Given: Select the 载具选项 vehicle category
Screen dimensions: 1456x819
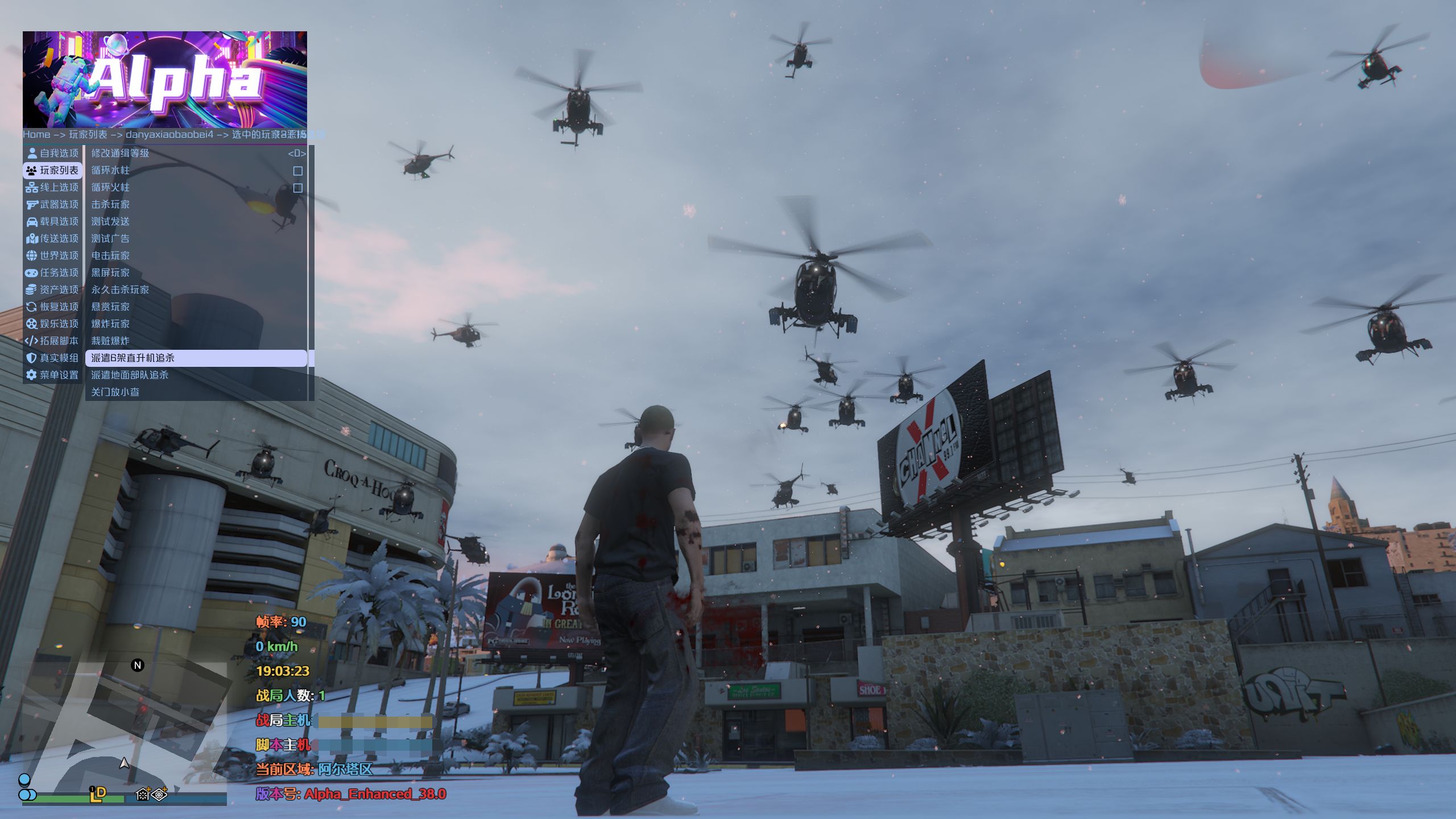Looking at the screenshot, I should [x=53, y=221].
